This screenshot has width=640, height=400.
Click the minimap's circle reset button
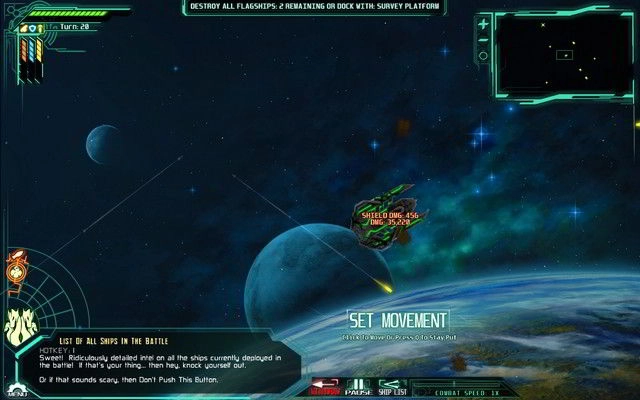tap(484, 56)
